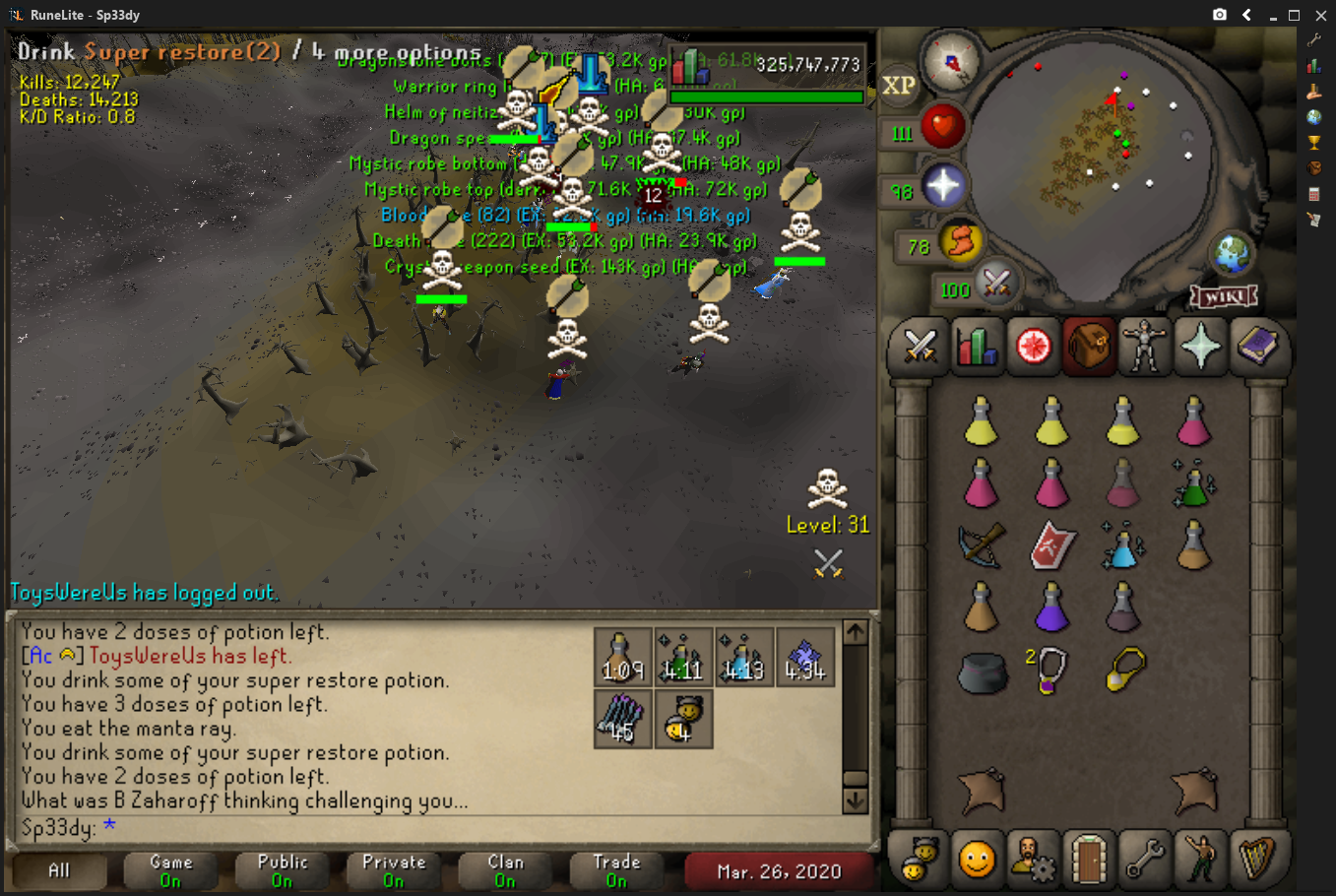Close the RuneLite window

(1321, 15)
